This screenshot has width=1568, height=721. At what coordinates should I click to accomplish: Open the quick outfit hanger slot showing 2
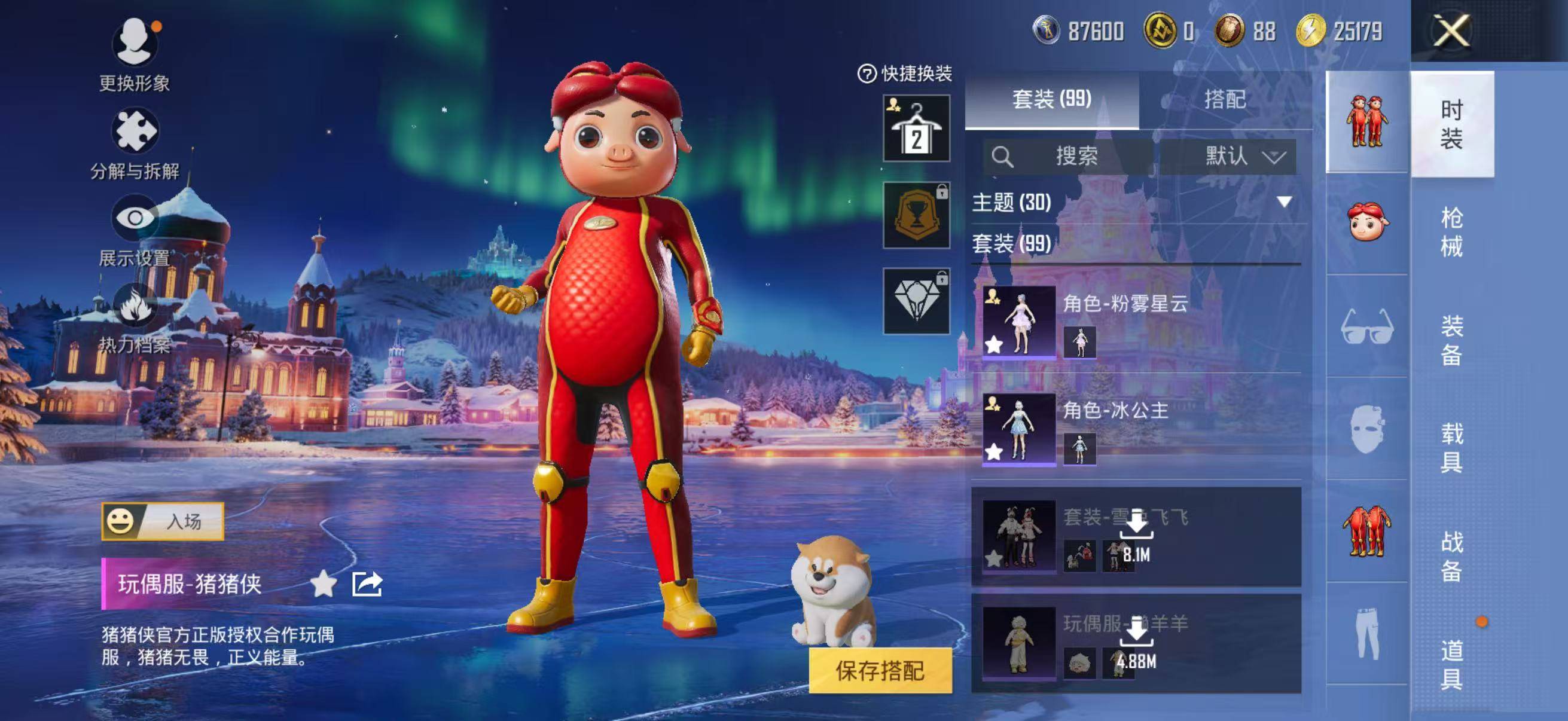pyautogui.click(x=917, y=129)
